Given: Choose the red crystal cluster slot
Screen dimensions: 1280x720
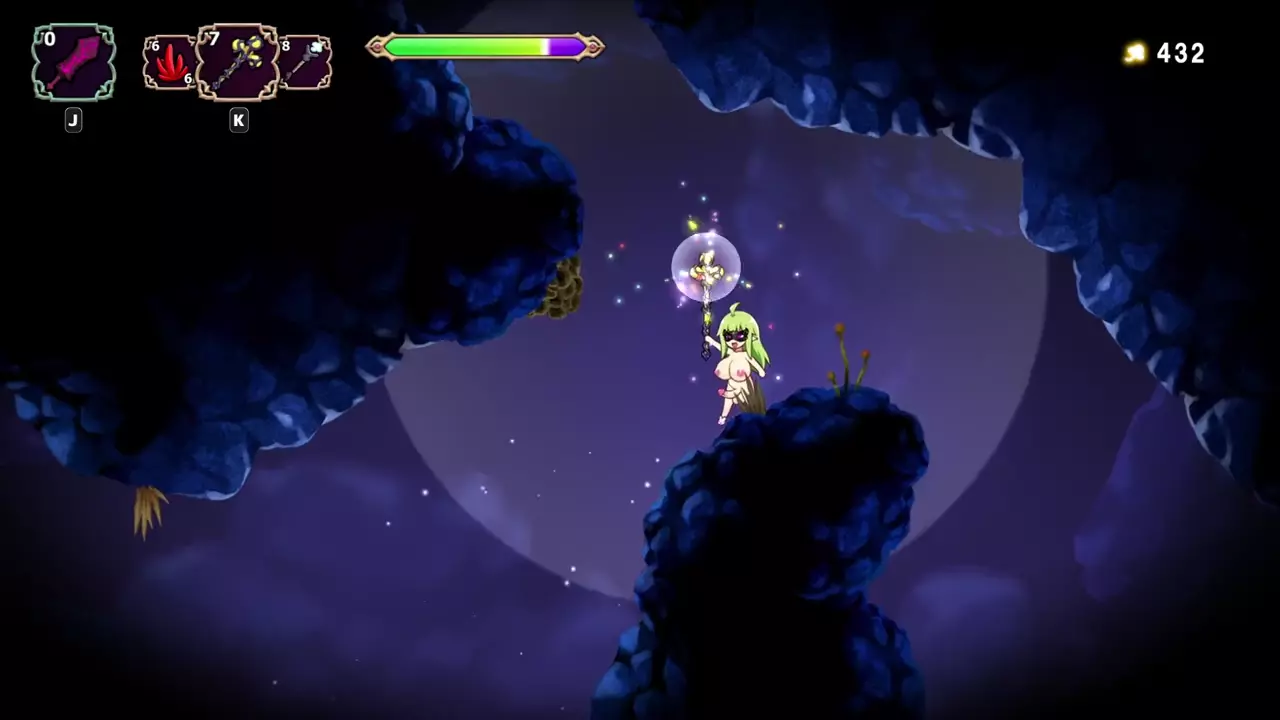Looking at the screenshot, I should [x=169, y=62].
